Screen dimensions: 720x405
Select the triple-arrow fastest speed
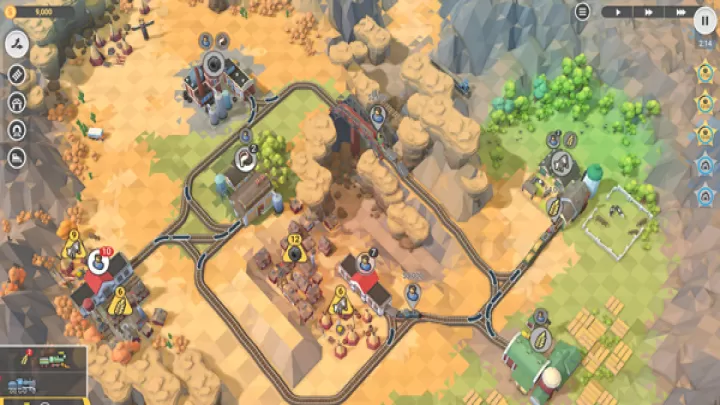(x=680, y=12)
